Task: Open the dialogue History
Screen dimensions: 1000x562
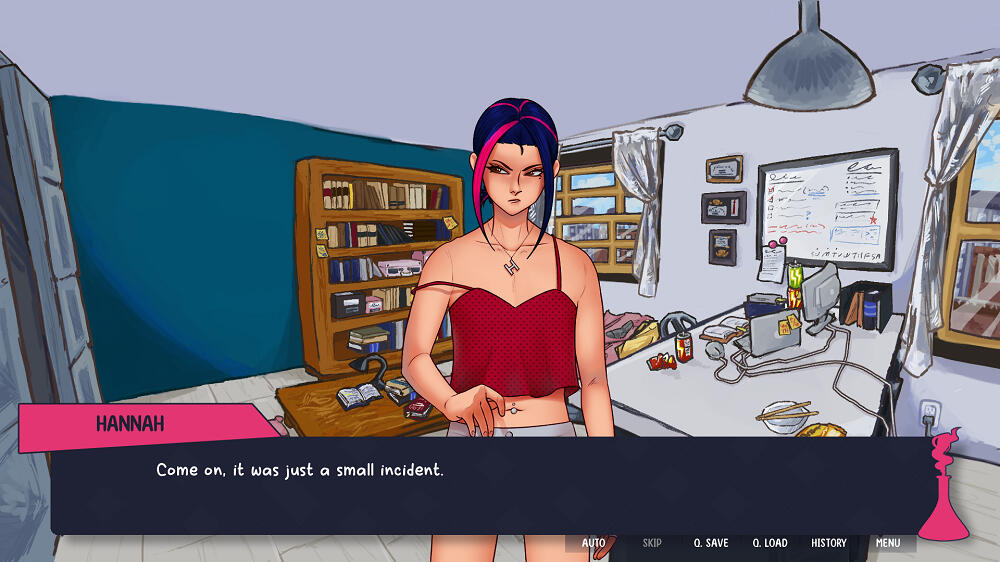Action: click(x=829, y=543)
